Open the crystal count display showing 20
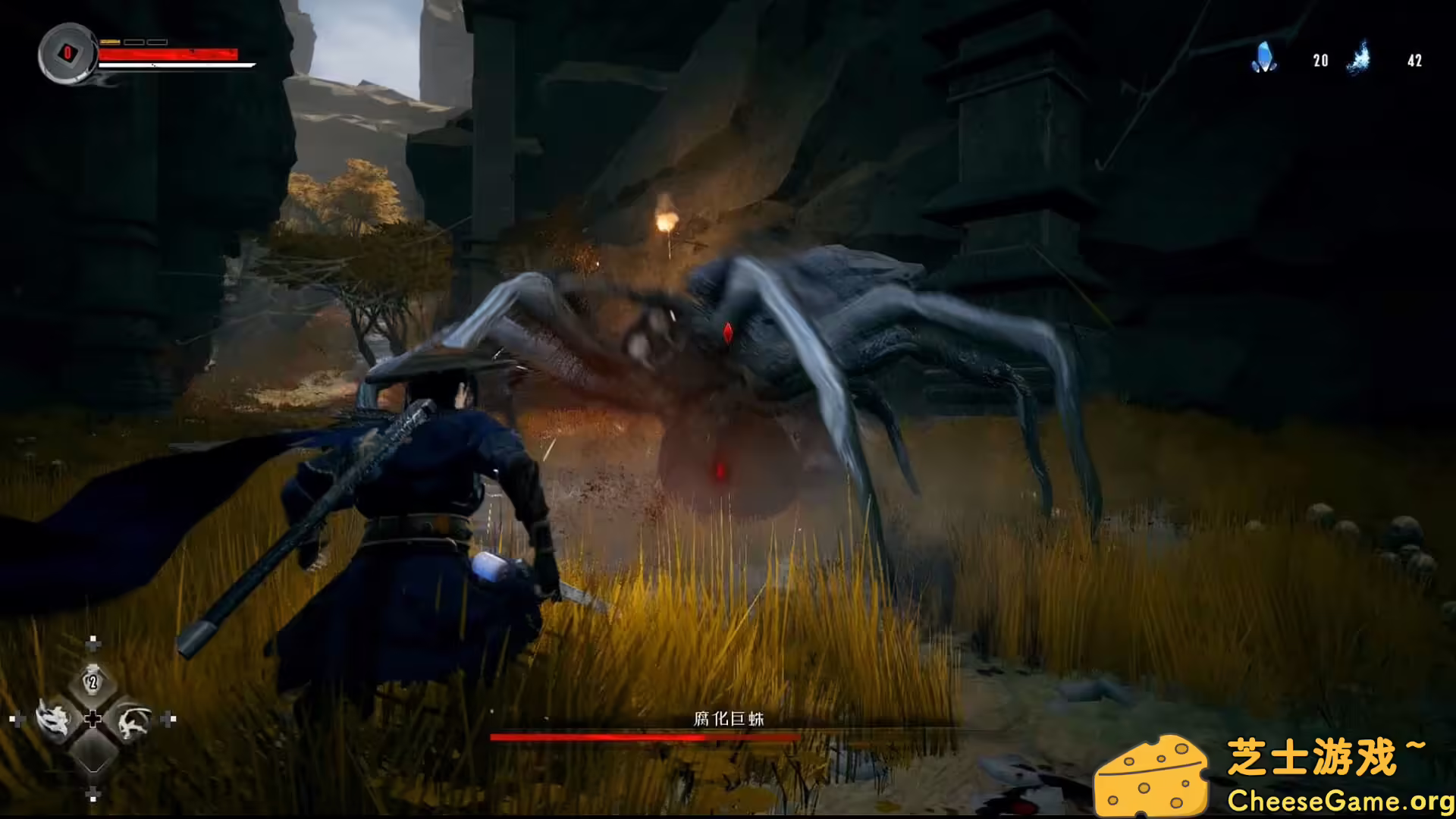This screenshot has width=1456, height=819. click(1319, 60)
